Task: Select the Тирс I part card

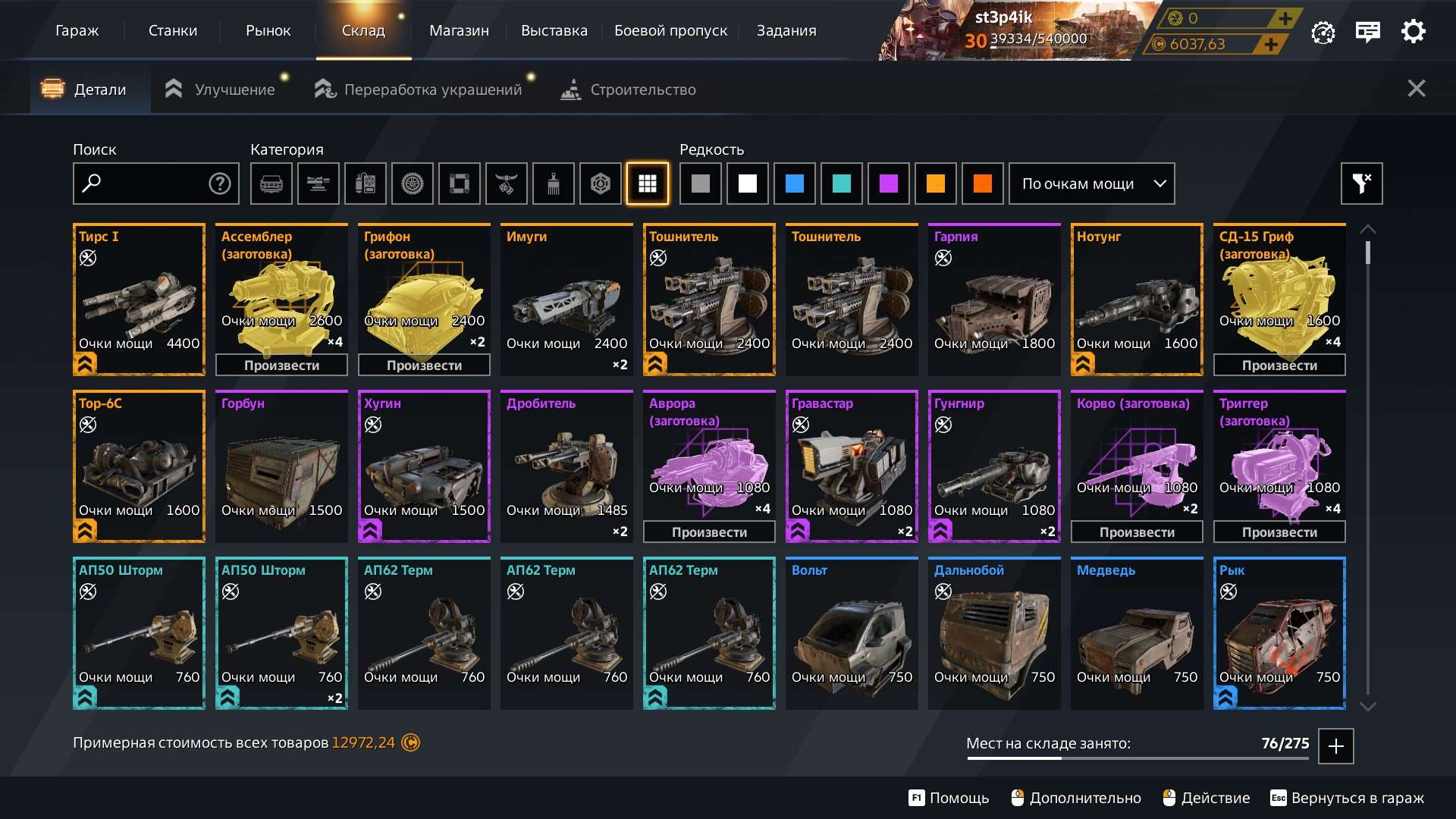Action: [139, 300]
